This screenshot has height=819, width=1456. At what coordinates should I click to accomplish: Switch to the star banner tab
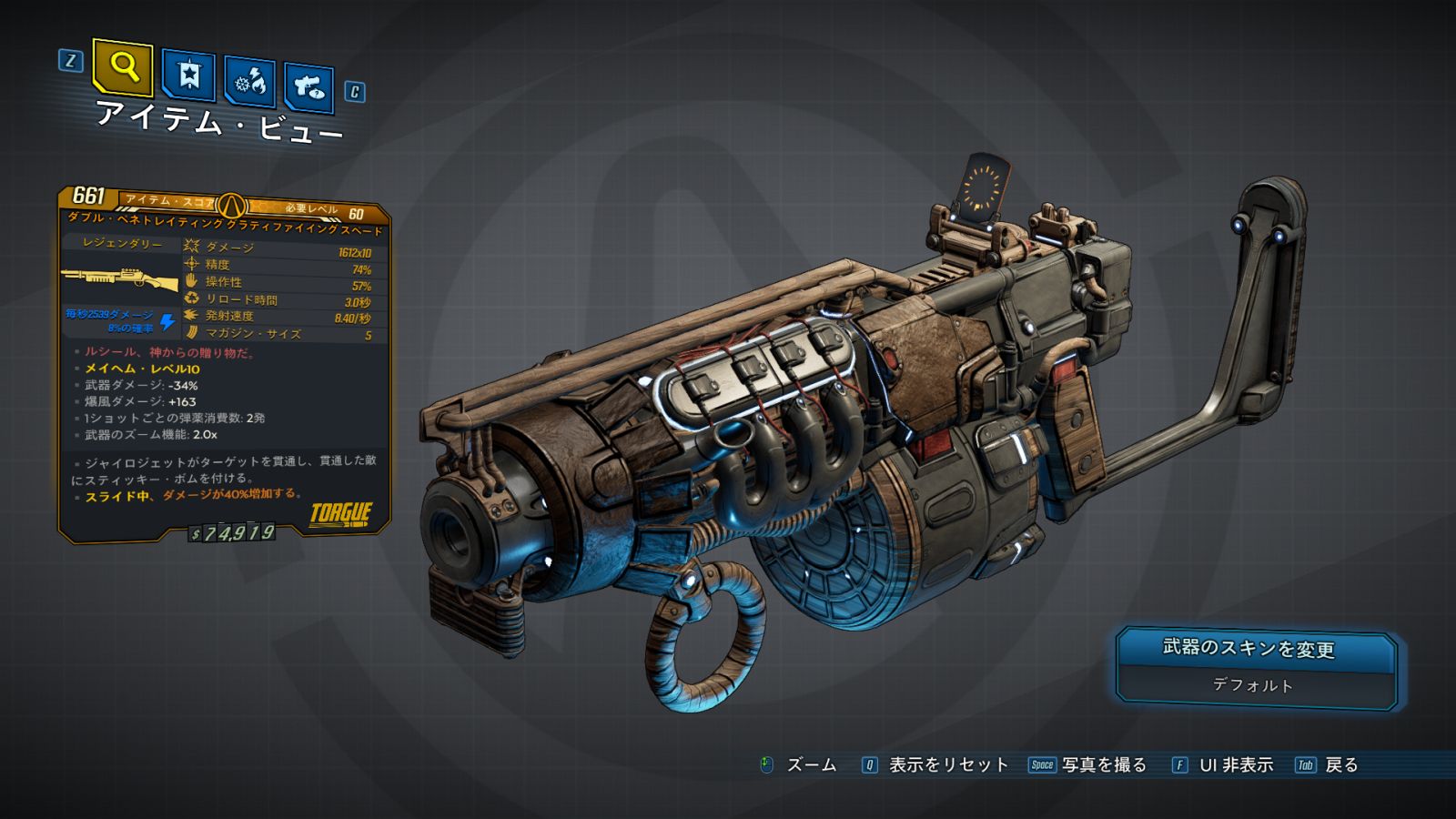[188, 76]
